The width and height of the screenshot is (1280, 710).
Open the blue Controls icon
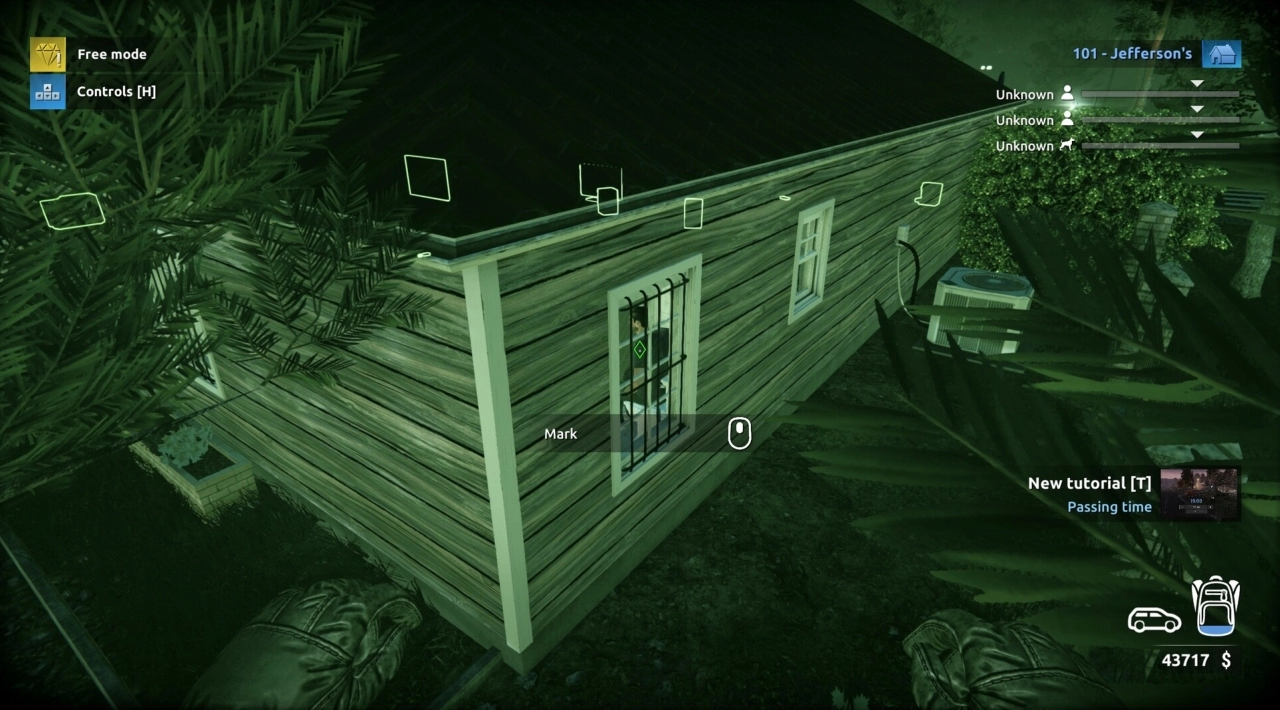(x=47, y=91)
